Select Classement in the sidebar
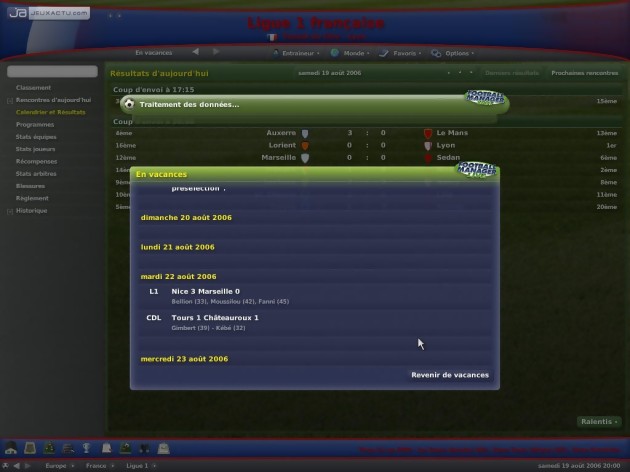The image size is (630, 472). pos(33,88)
